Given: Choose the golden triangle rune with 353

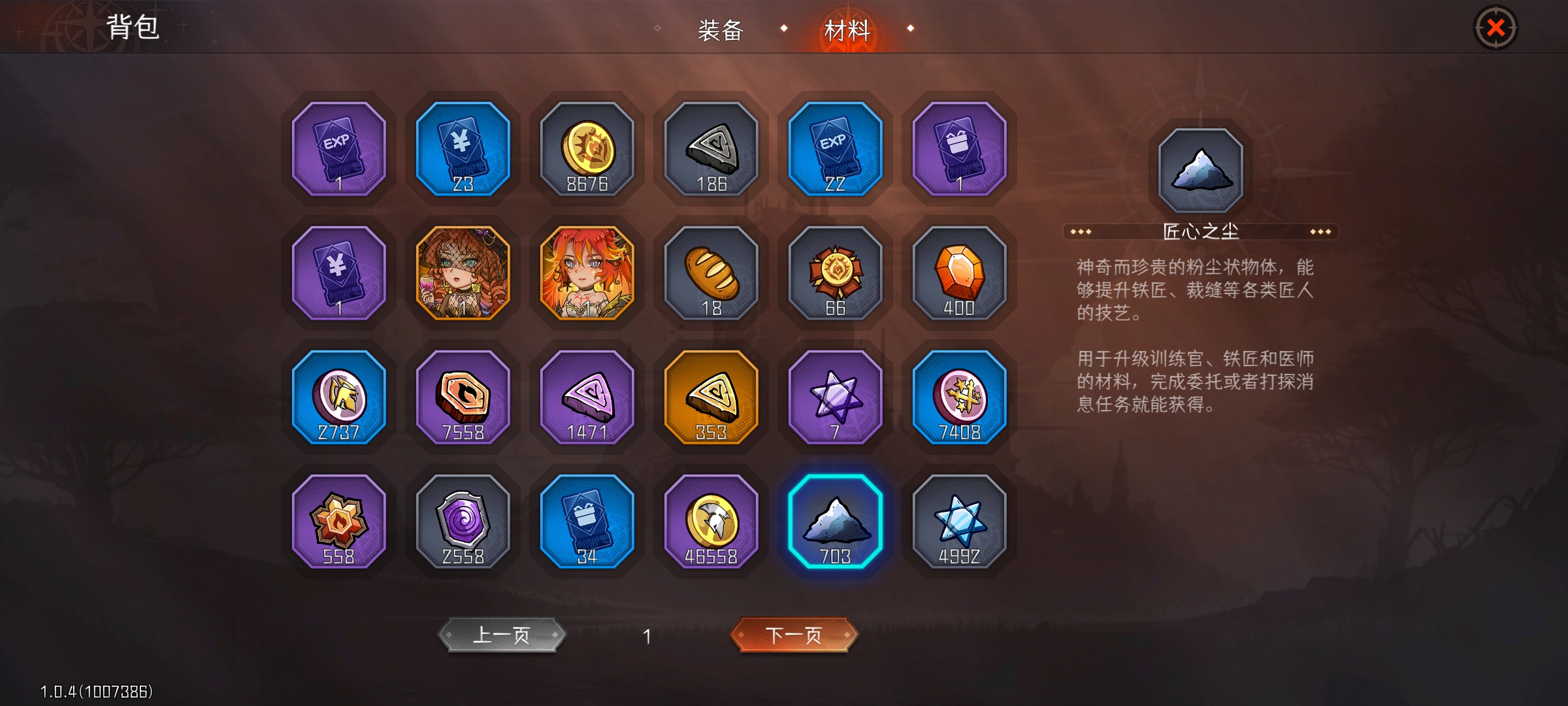Looking at the screenshot, I should click(711, 397).
